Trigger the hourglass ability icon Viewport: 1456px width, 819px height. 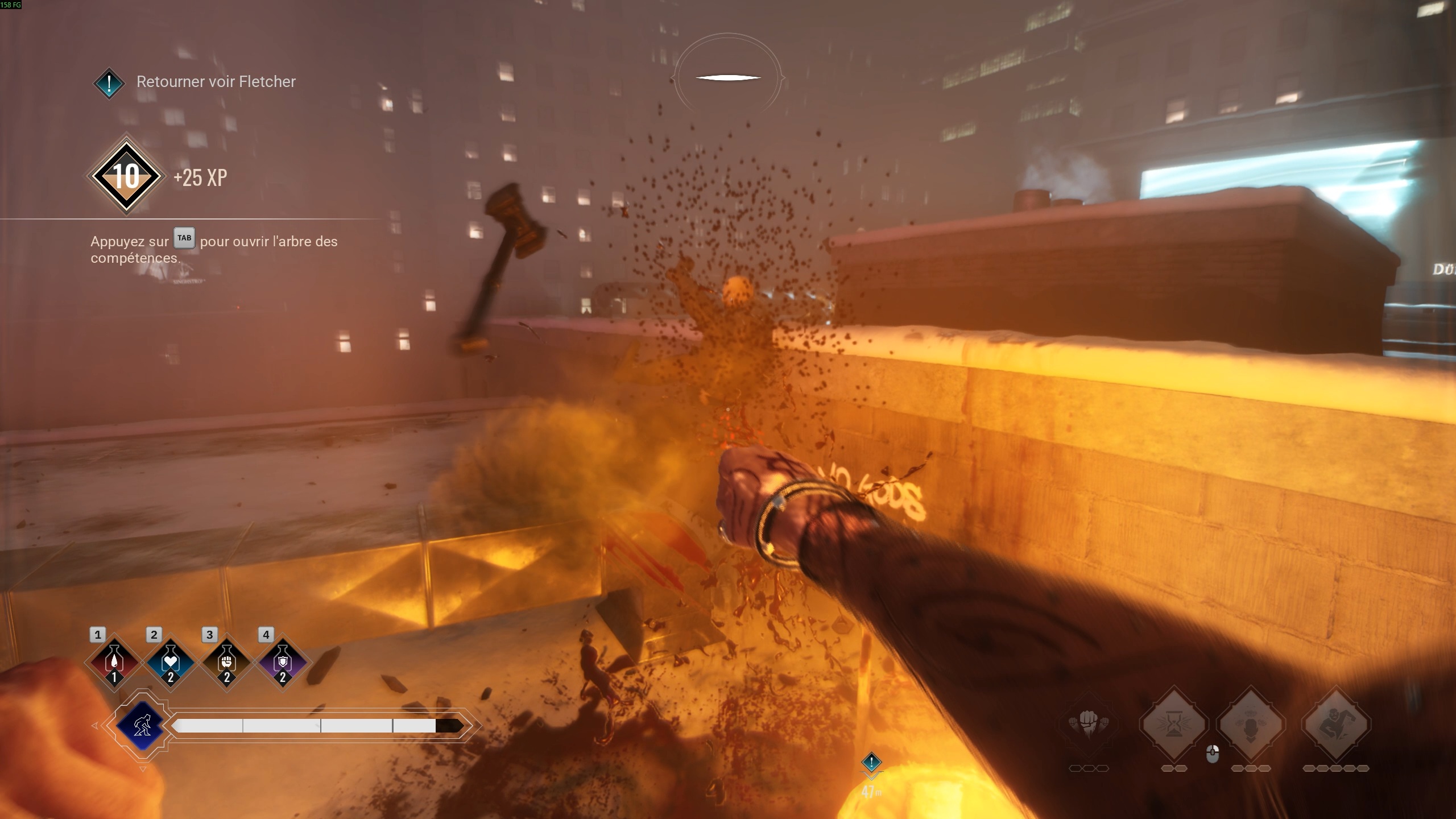coord(1174,724)
